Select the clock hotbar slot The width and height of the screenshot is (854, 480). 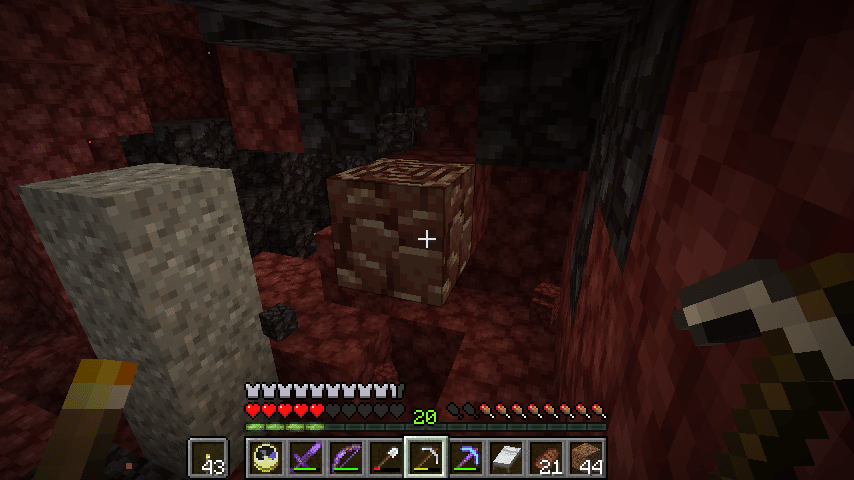point(265,458)
